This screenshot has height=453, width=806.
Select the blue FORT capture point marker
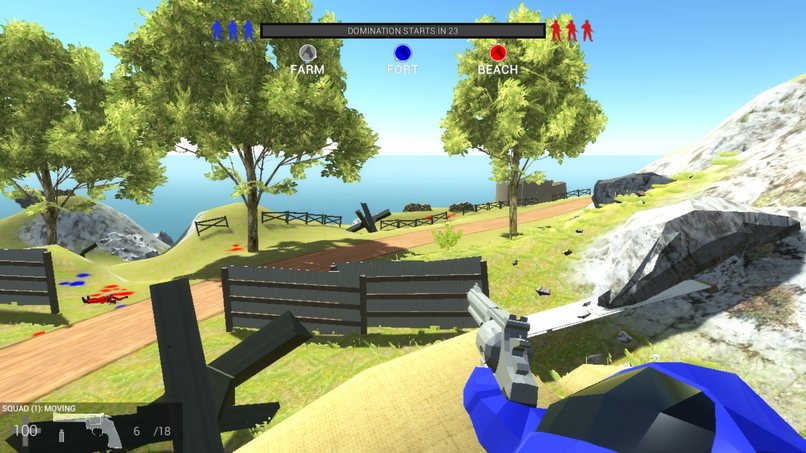pos(402,53)
